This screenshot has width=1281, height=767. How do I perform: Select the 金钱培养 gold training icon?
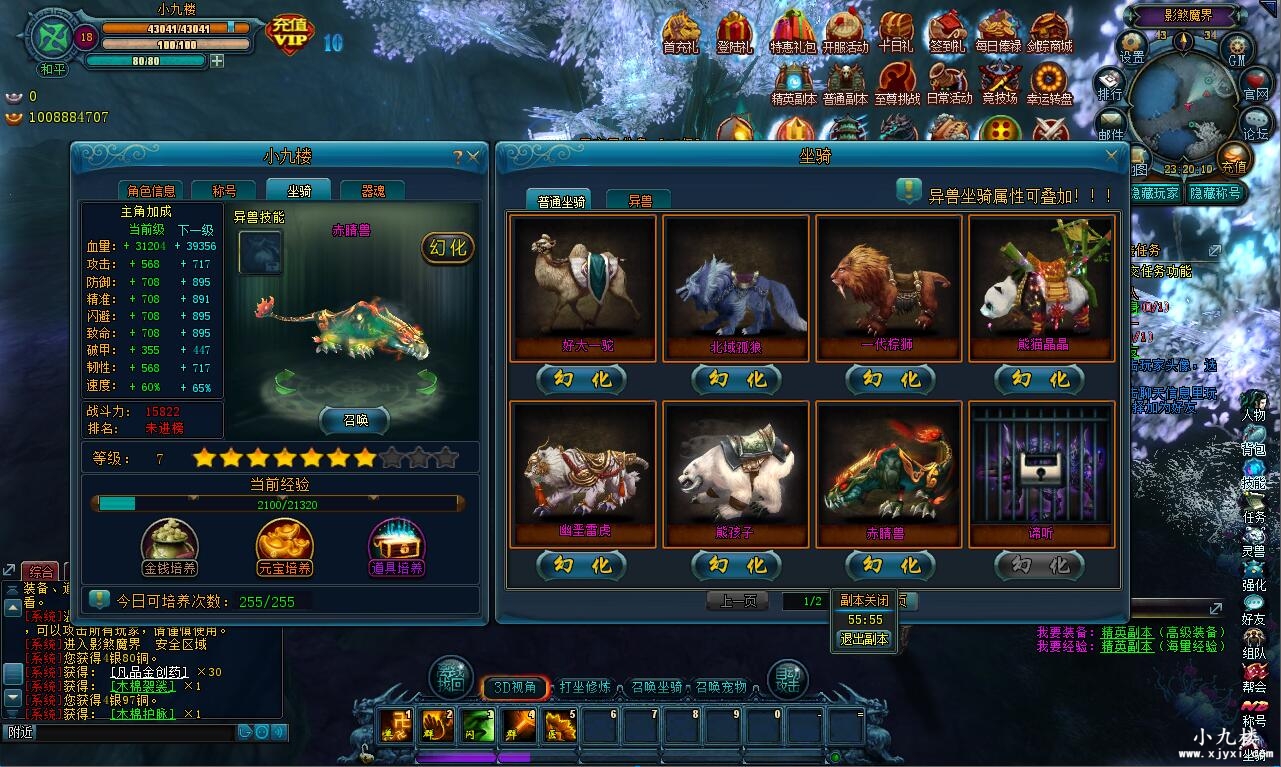[x=168, y=541]
